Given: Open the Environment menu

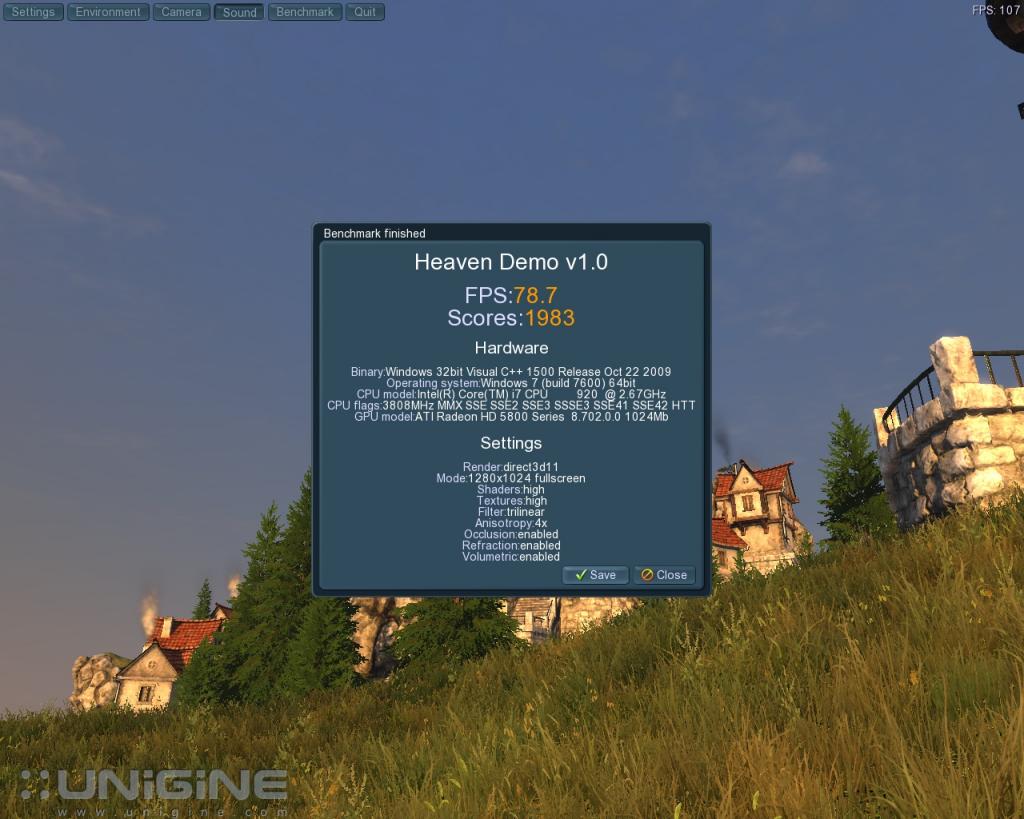Looking at the screenshot, I should coord(108,12).
